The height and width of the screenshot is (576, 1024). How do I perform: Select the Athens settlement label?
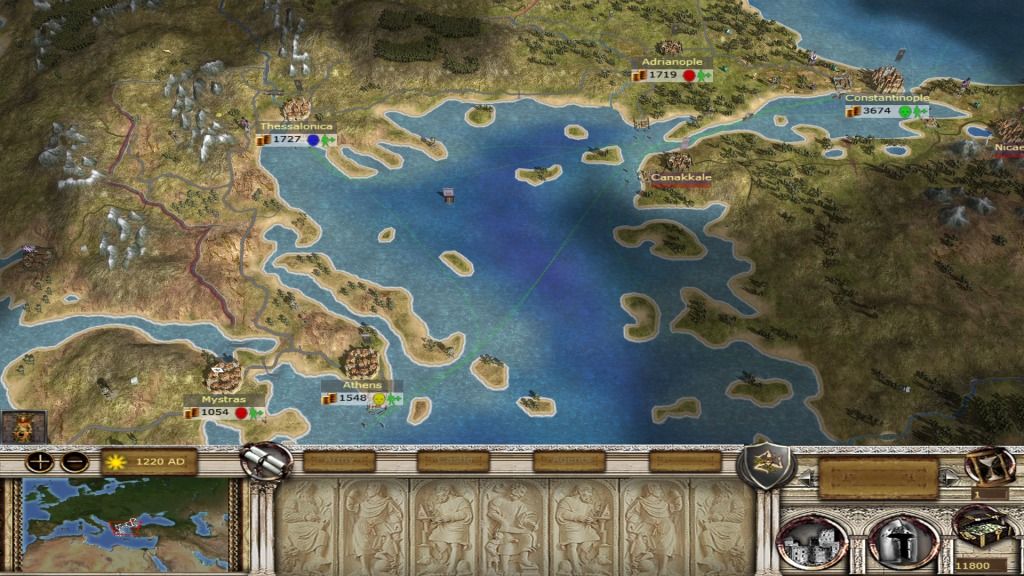(x=361, y=385)
